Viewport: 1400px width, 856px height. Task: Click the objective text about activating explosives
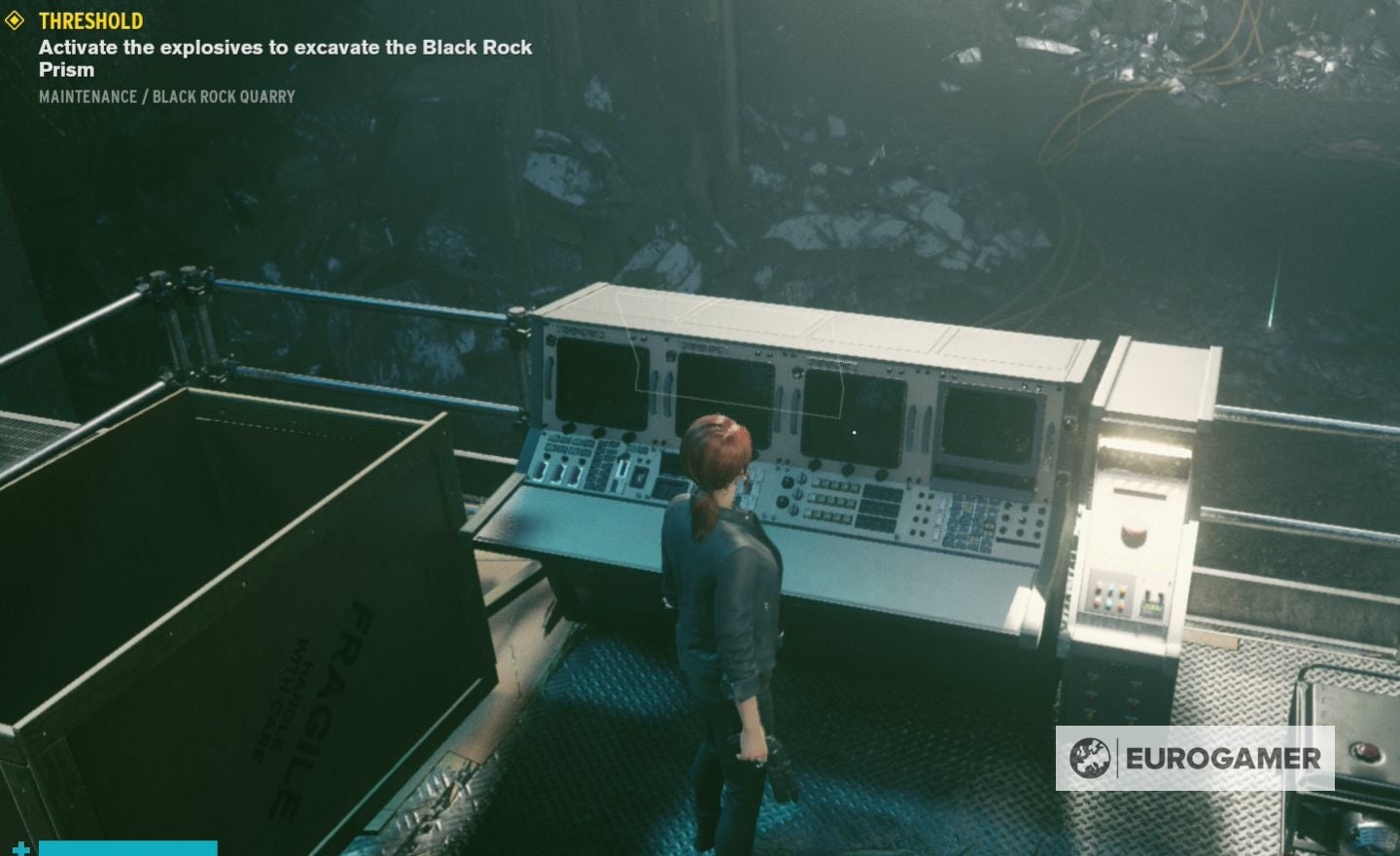(284, 47)
